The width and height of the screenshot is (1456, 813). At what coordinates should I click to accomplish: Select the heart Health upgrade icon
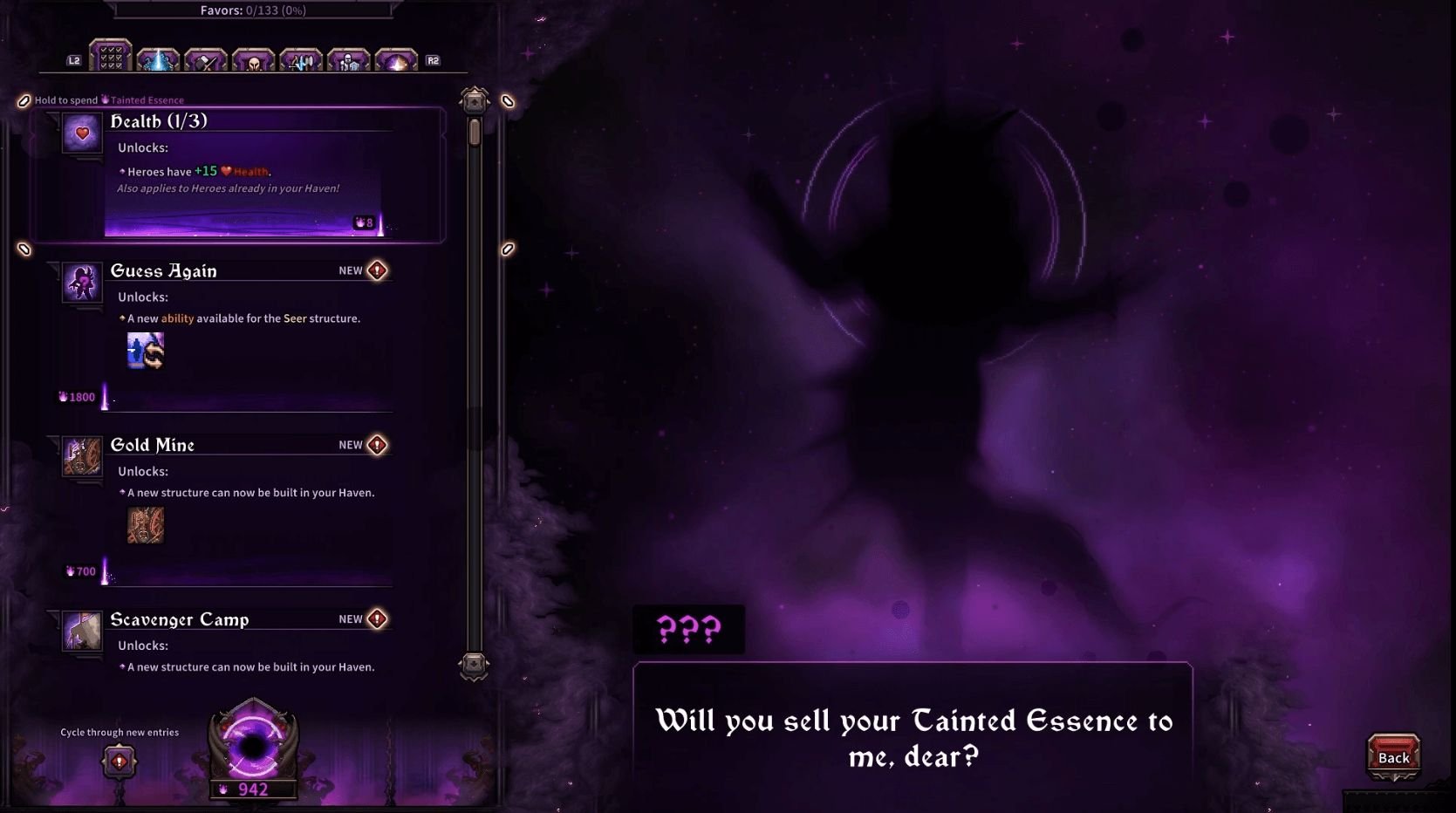81,133
